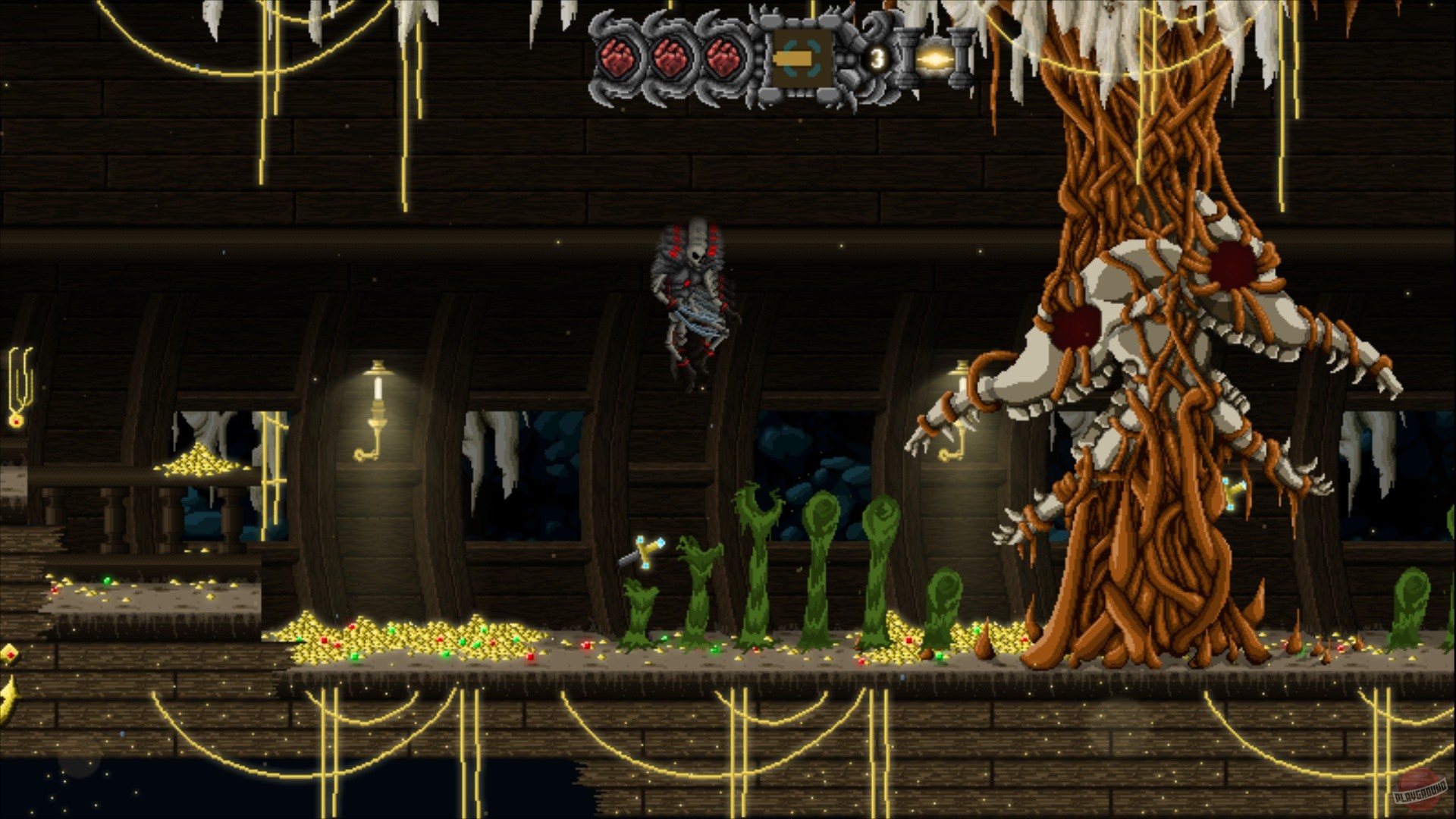Click the glowing lantern icon between the pillars

click(935, 59)
